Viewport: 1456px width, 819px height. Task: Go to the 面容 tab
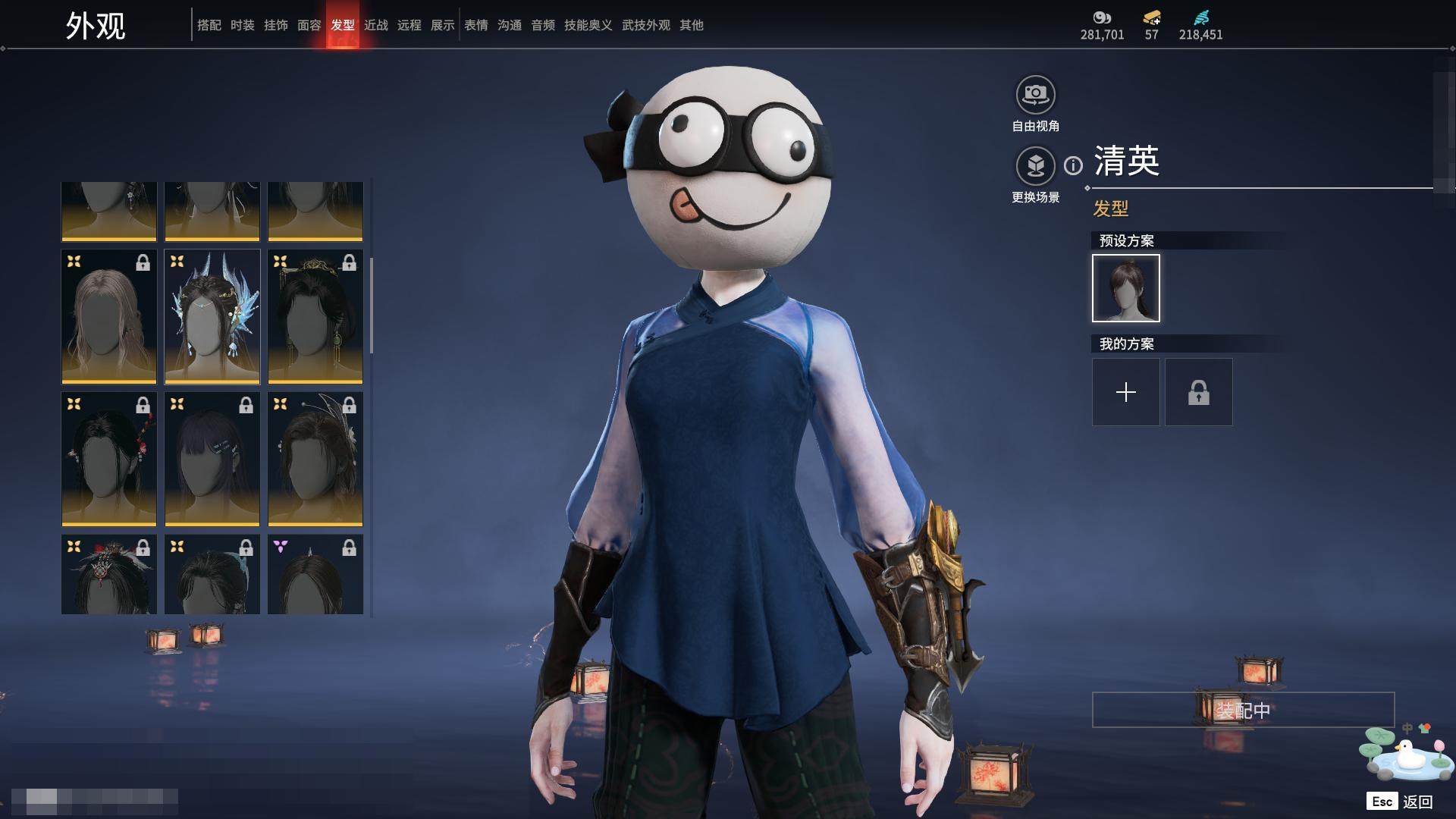309,25
